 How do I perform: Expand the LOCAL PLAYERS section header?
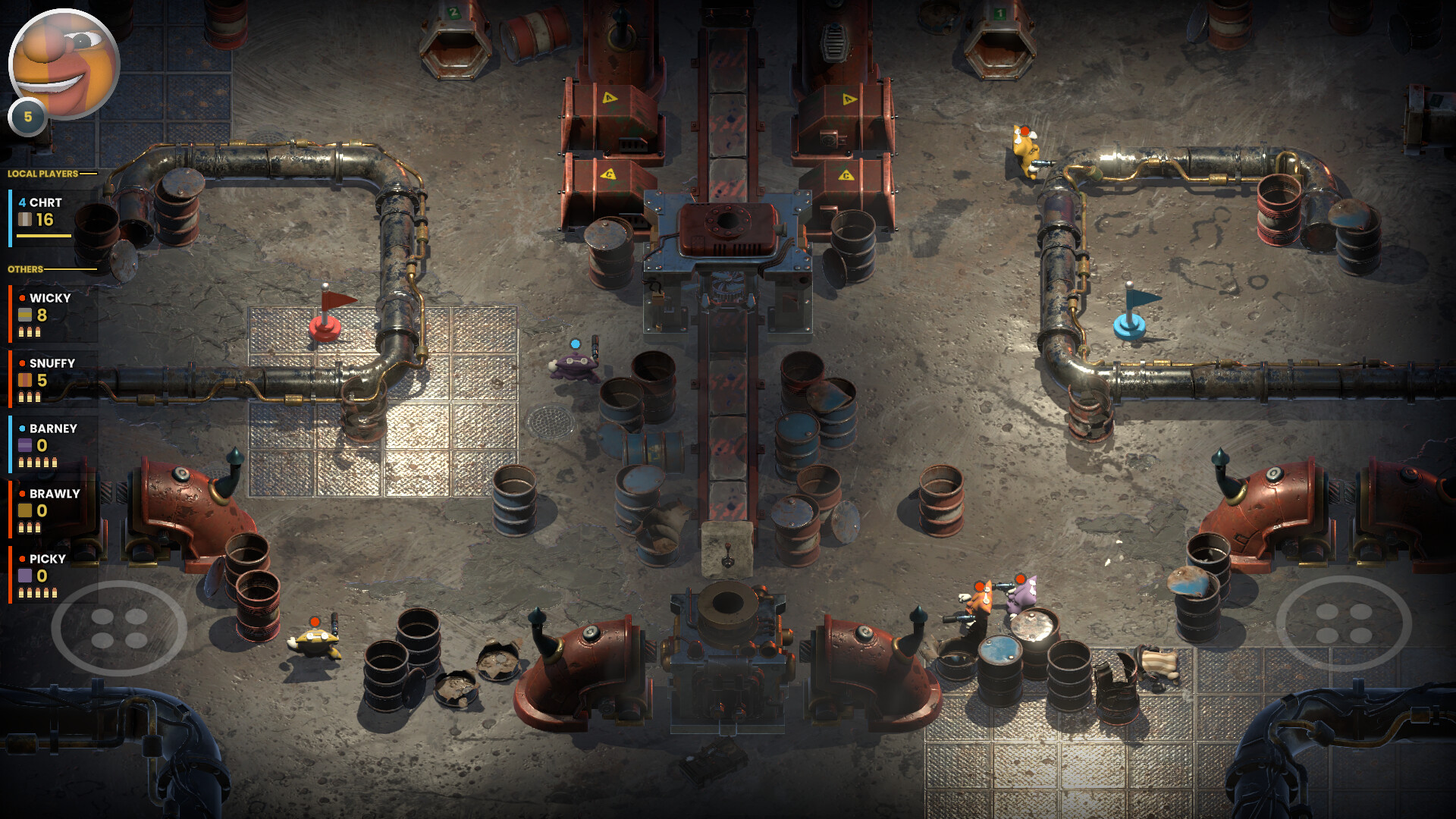pyautogui.click(x=42, y=172)
